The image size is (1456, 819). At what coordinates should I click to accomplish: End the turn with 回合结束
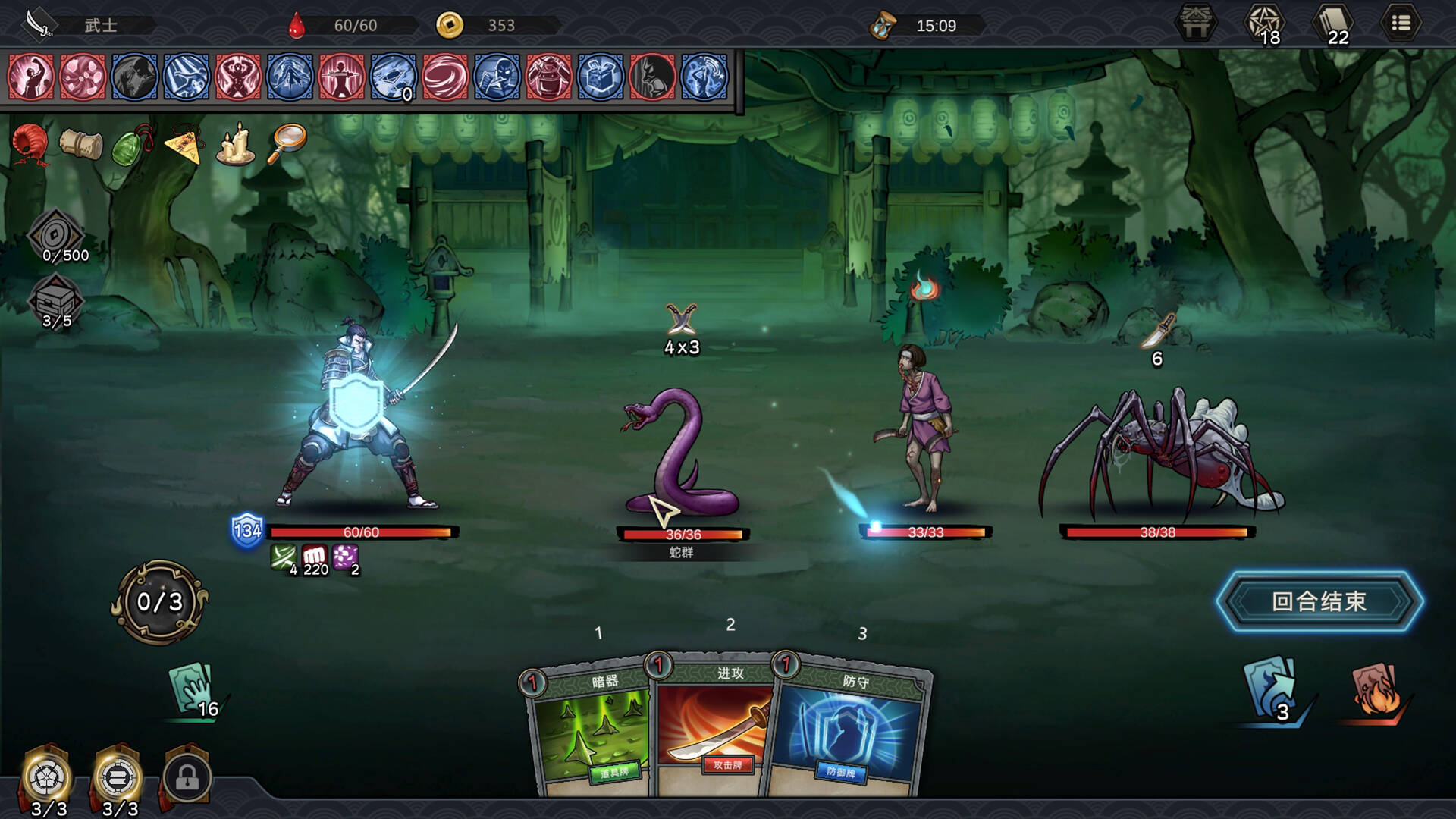point(1319,601)
